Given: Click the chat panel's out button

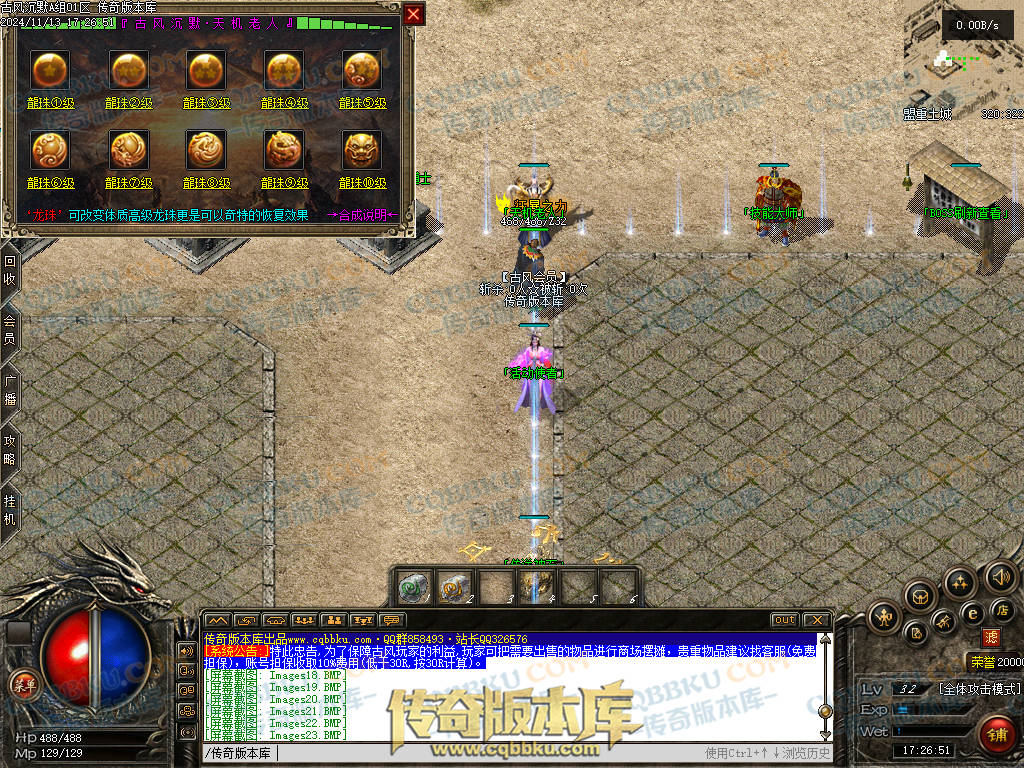Looking at the screenshot, I should click(785, 620).
